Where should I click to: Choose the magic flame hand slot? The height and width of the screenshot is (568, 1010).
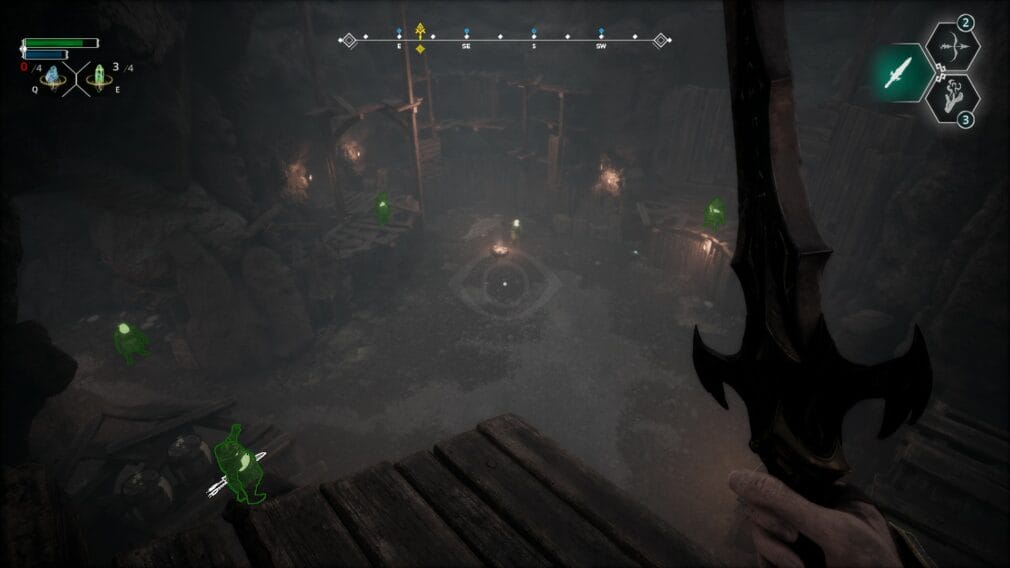[x=951, y=98]
